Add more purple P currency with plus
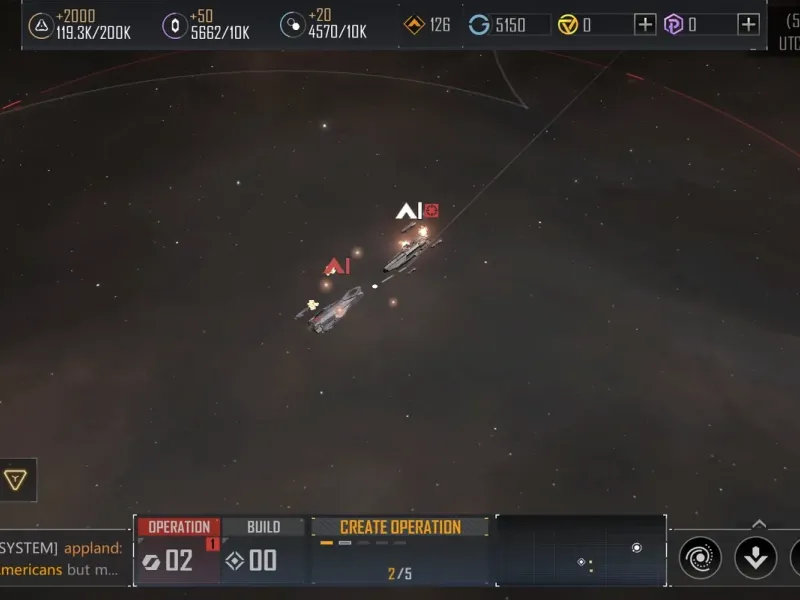Image resolution: width=800 pixels, height=600 pixels. point(748,25)
